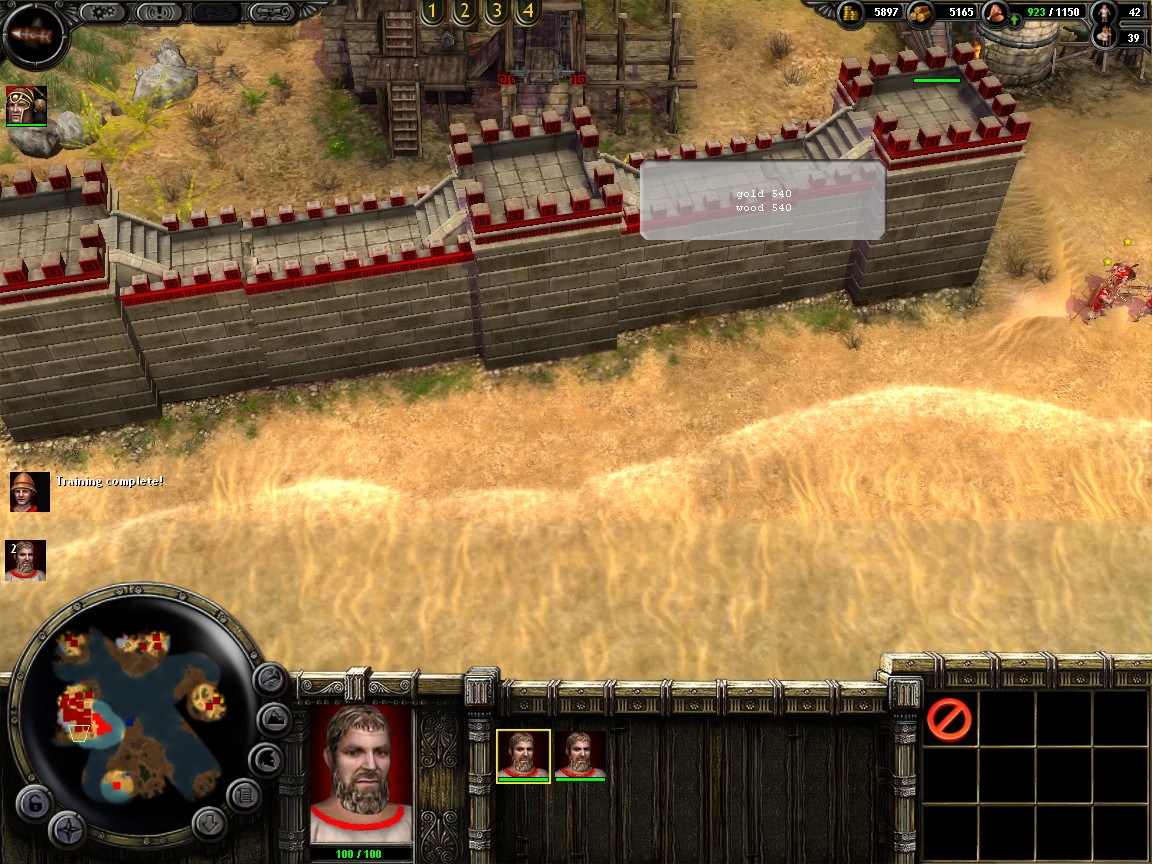The image size is (1152, 864).
Task: Click the down-arrow button under the minimap
Action: point(208,823)
